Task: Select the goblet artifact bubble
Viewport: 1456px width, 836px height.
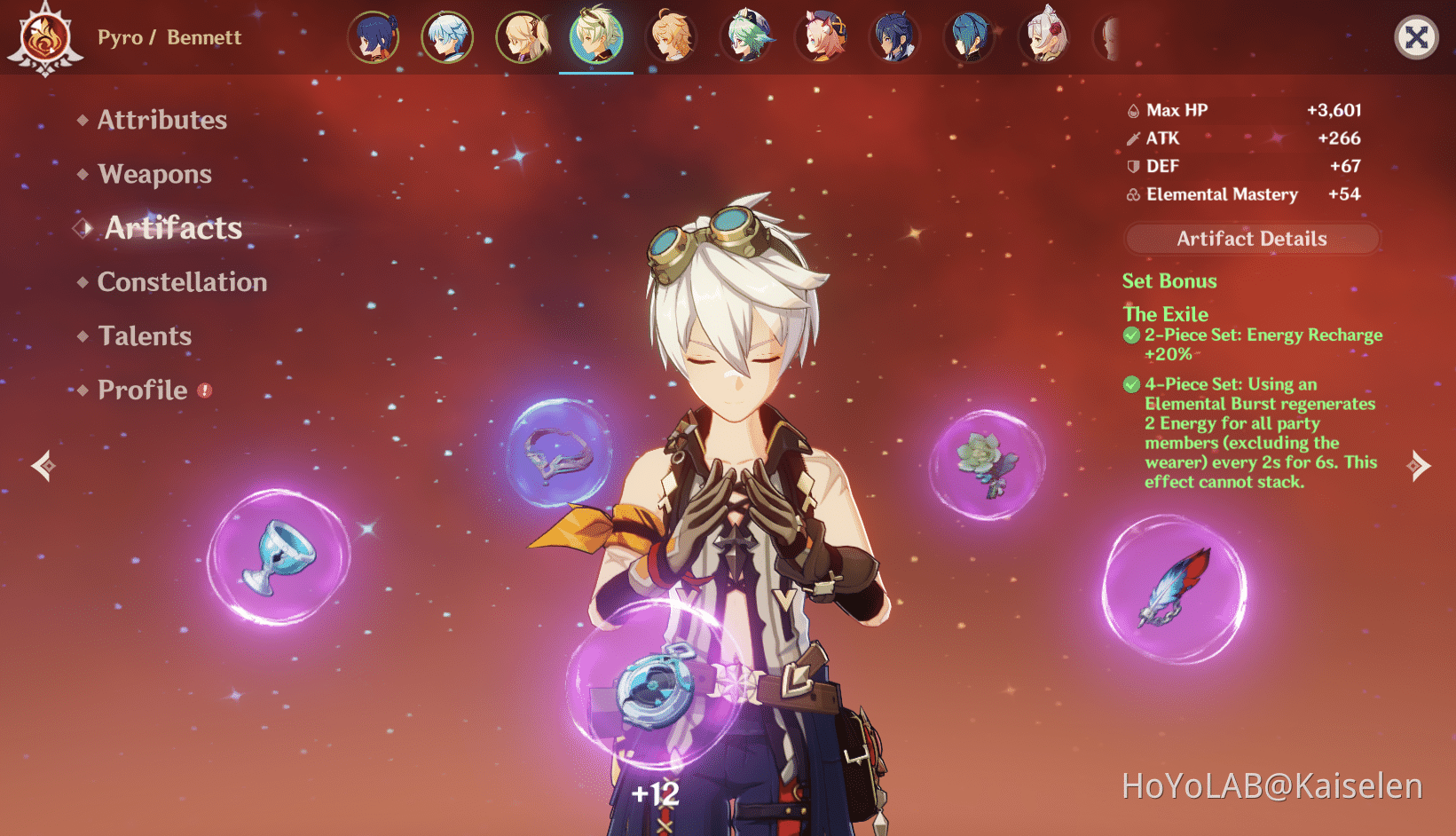Action: pyautogui.click(x=279, y=557)
